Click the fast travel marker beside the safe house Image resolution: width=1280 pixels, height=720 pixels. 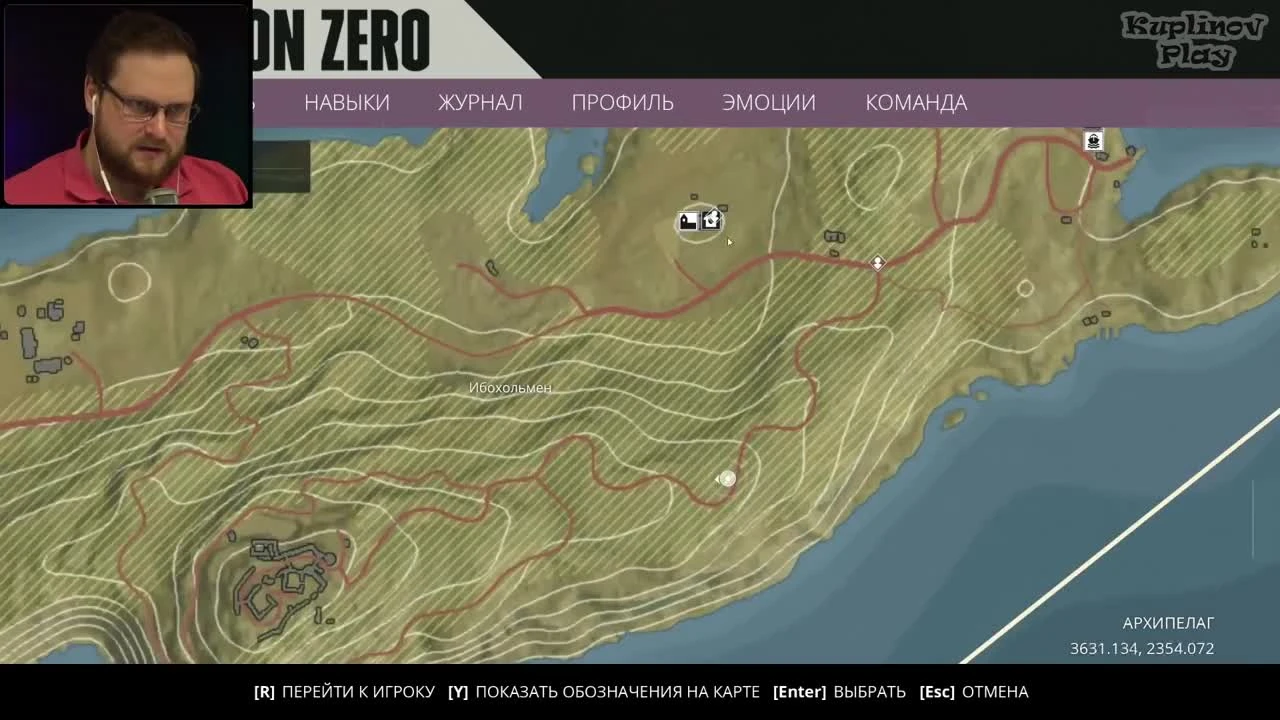tap(711, 220)
